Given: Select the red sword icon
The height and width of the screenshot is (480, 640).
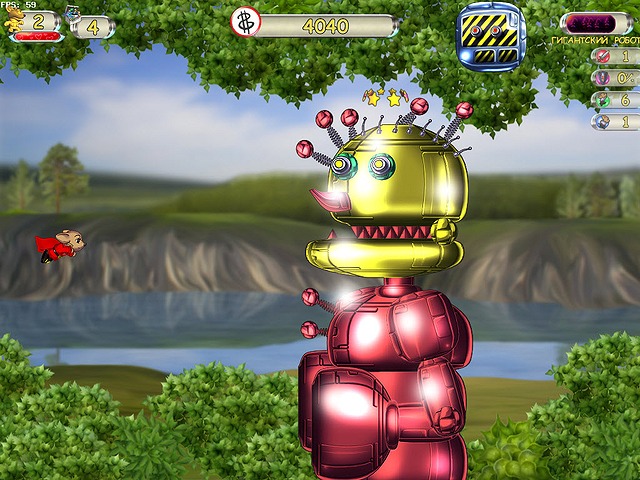Looking at the screenshot, I should tap(602, 54).
